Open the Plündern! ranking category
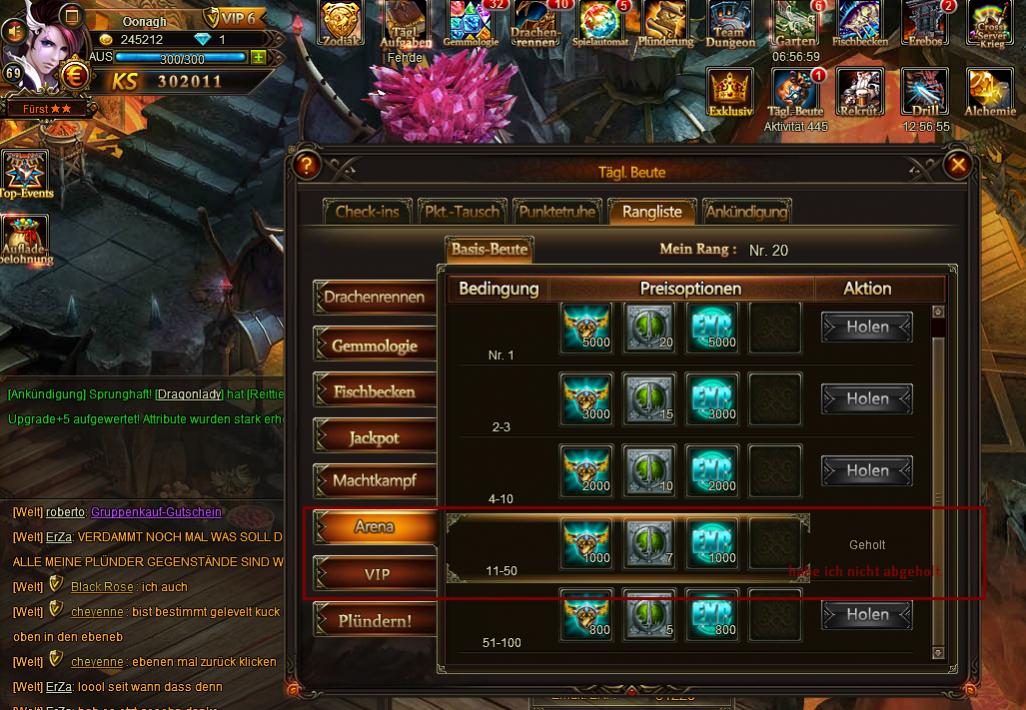The height and width of the screenshot is (710, 1026). click(374, 620)
